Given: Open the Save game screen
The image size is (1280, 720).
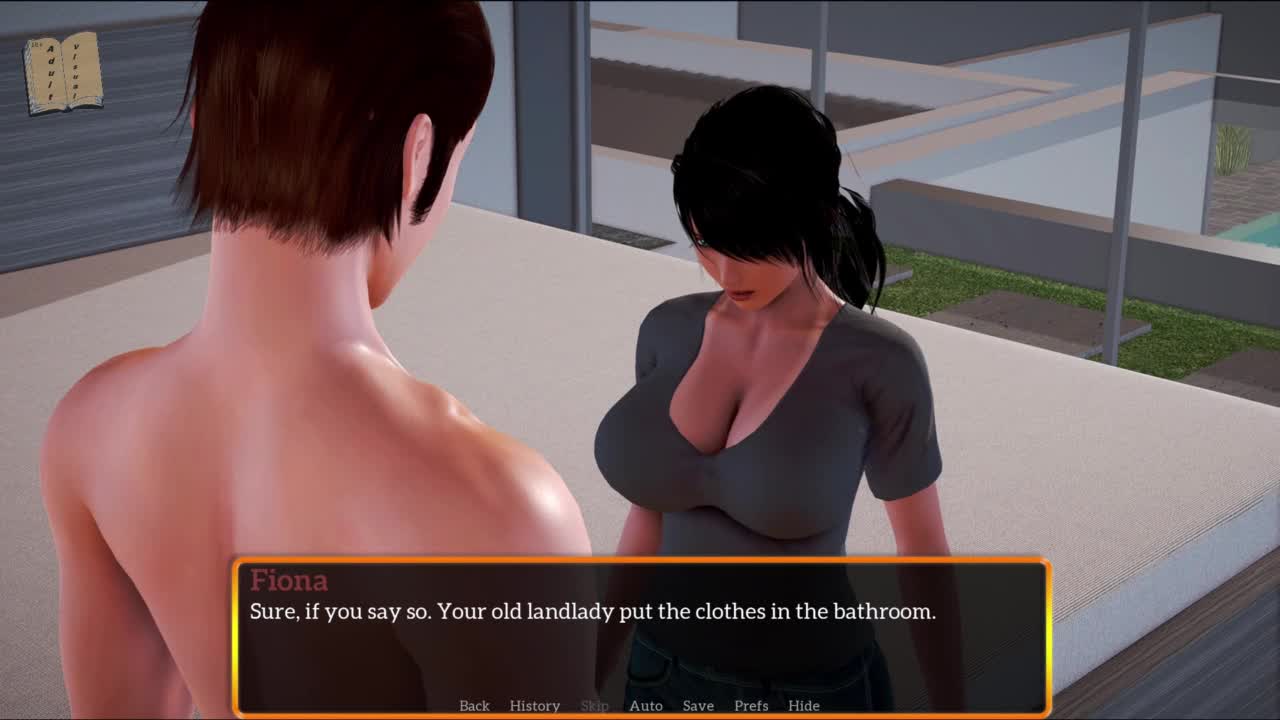Looking at the screenshot, I should [698, 705].
